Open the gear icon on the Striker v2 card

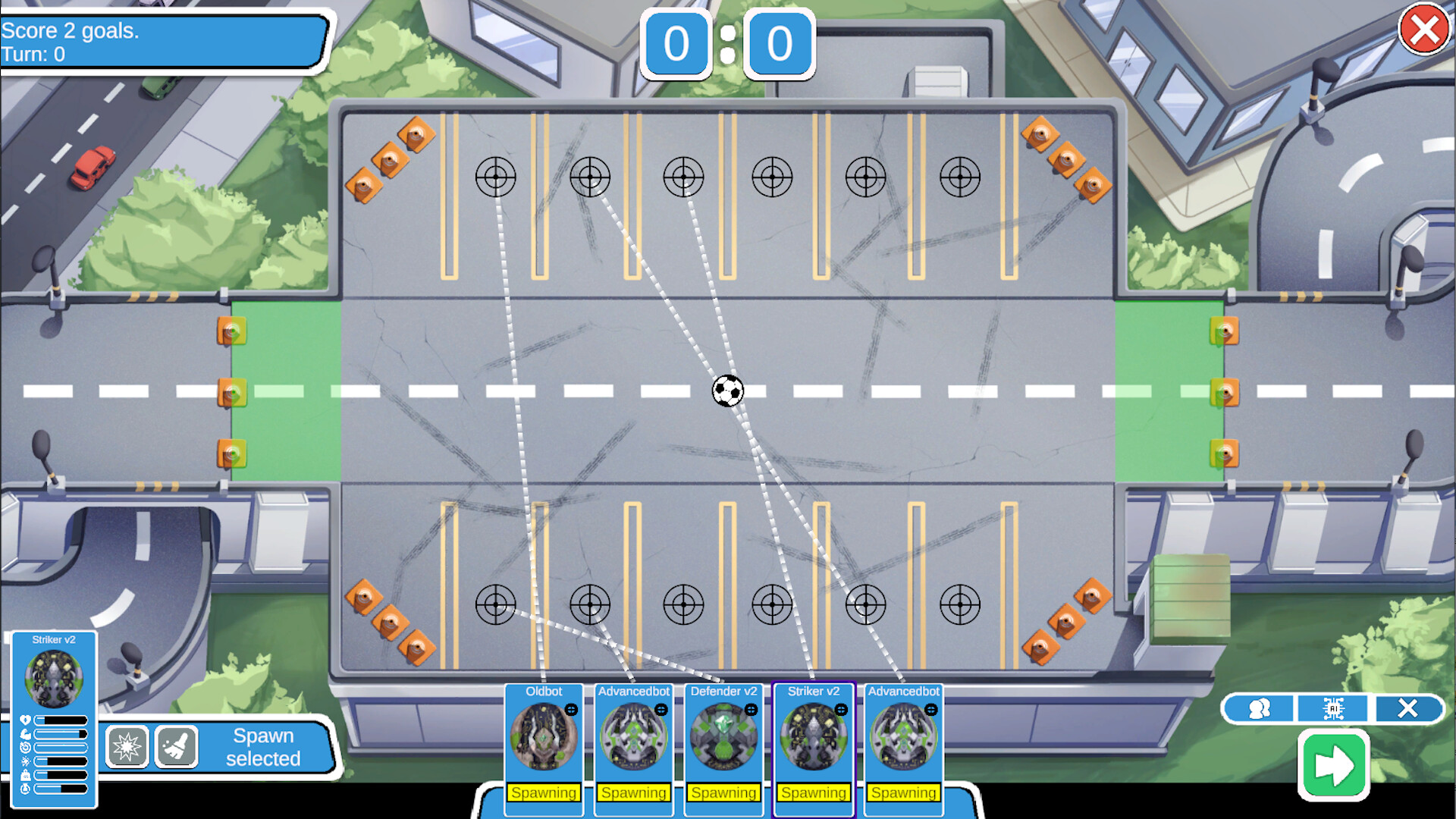842,711
